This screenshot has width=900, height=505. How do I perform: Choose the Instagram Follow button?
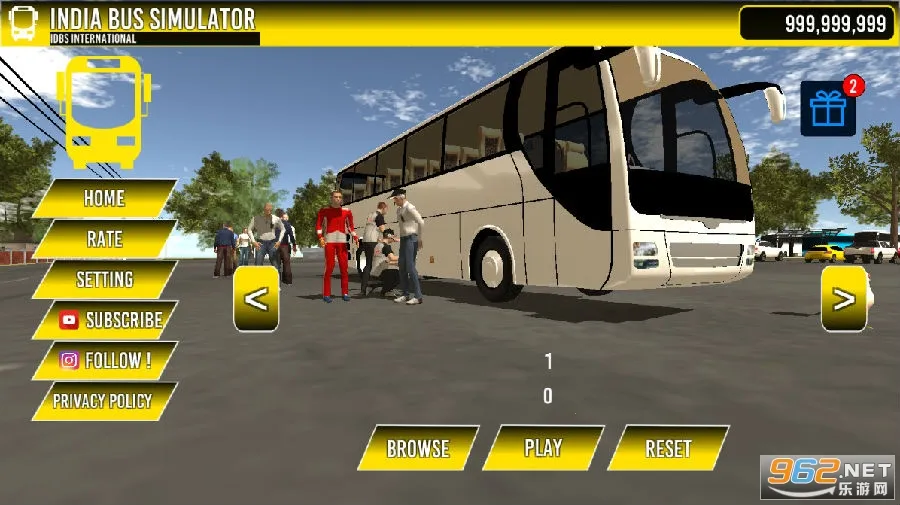(105, 361)
